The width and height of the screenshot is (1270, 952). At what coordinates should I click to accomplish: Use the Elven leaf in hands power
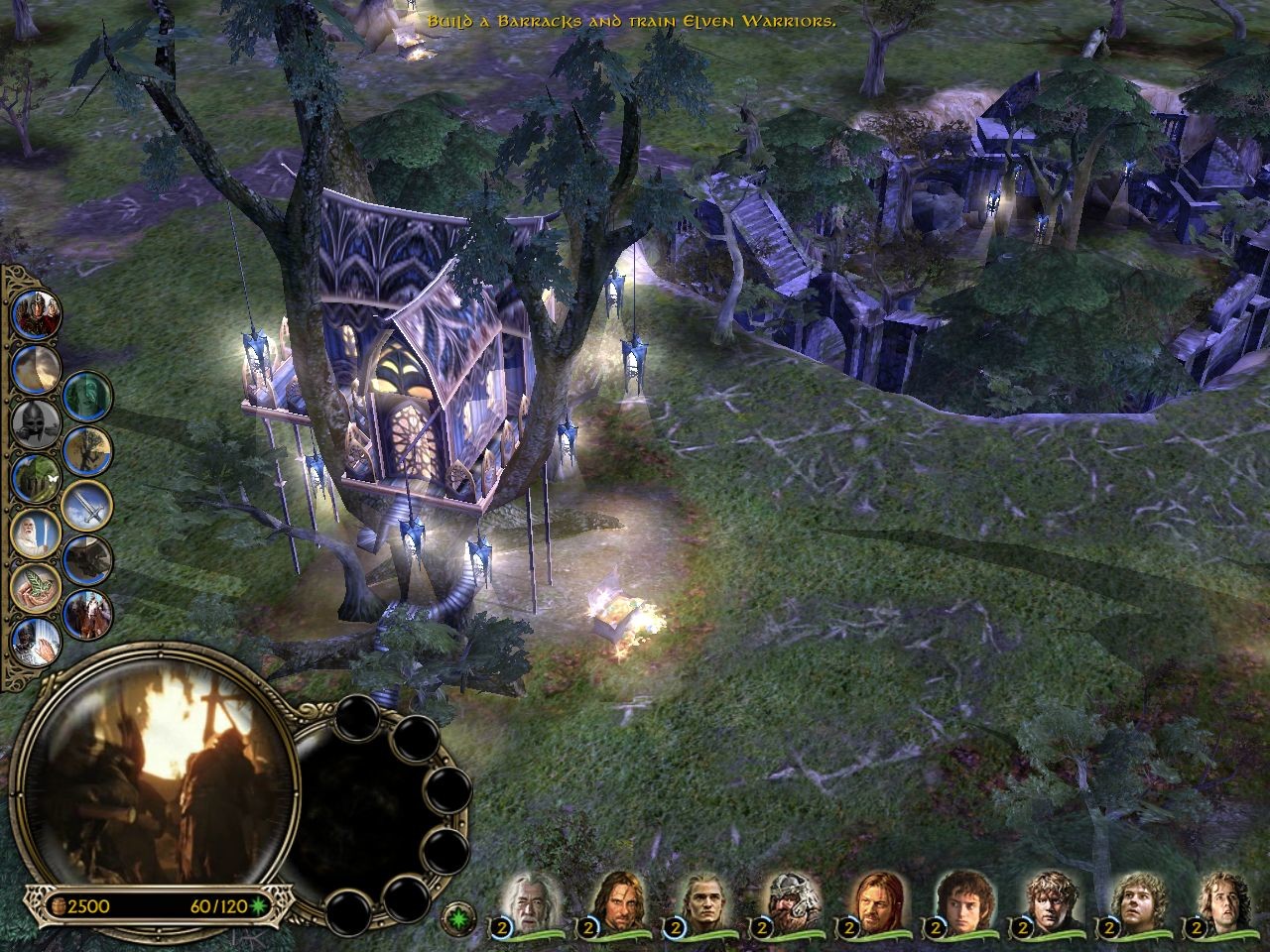tap(36, 589)
